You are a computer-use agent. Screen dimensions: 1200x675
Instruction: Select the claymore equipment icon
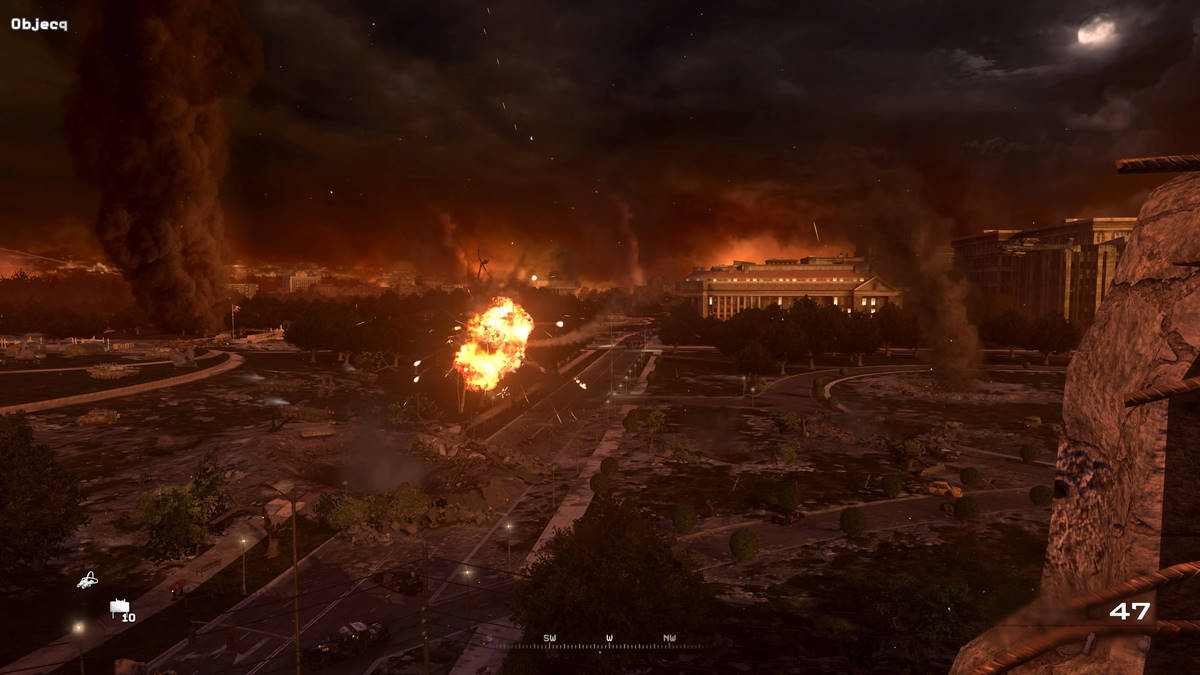pyautogui.click(x=120, y=606)
